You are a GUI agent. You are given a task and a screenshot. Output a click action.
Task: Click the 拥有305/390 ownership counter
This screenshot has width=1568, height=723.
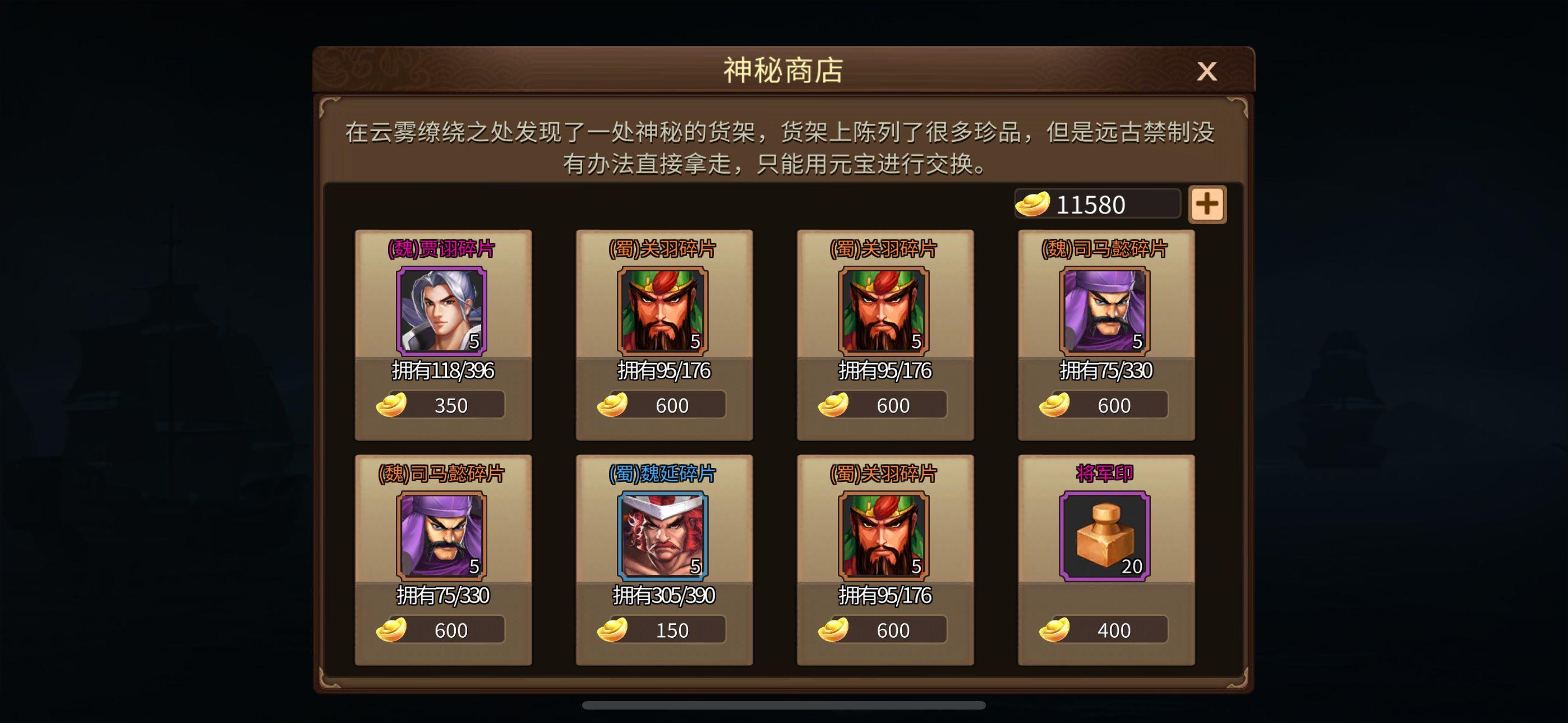[x=665, y=595]
